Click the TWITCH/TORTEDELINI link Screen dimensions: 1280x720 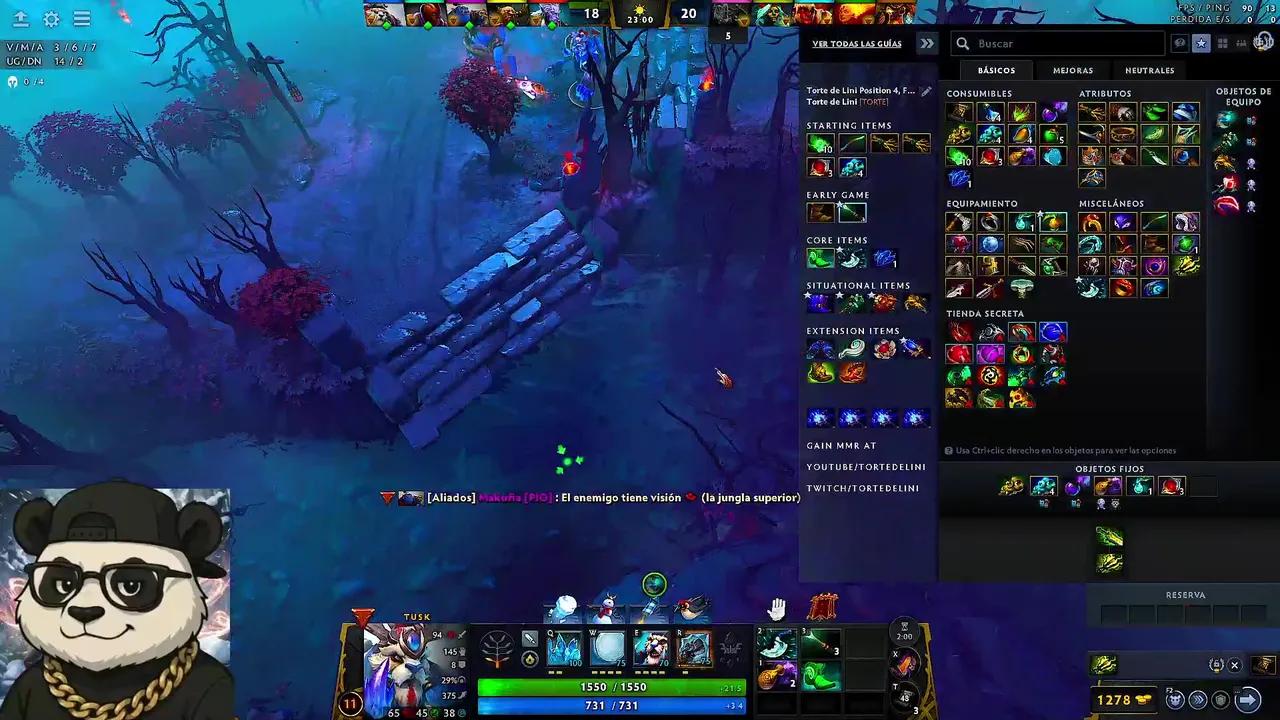coord(863,488)
